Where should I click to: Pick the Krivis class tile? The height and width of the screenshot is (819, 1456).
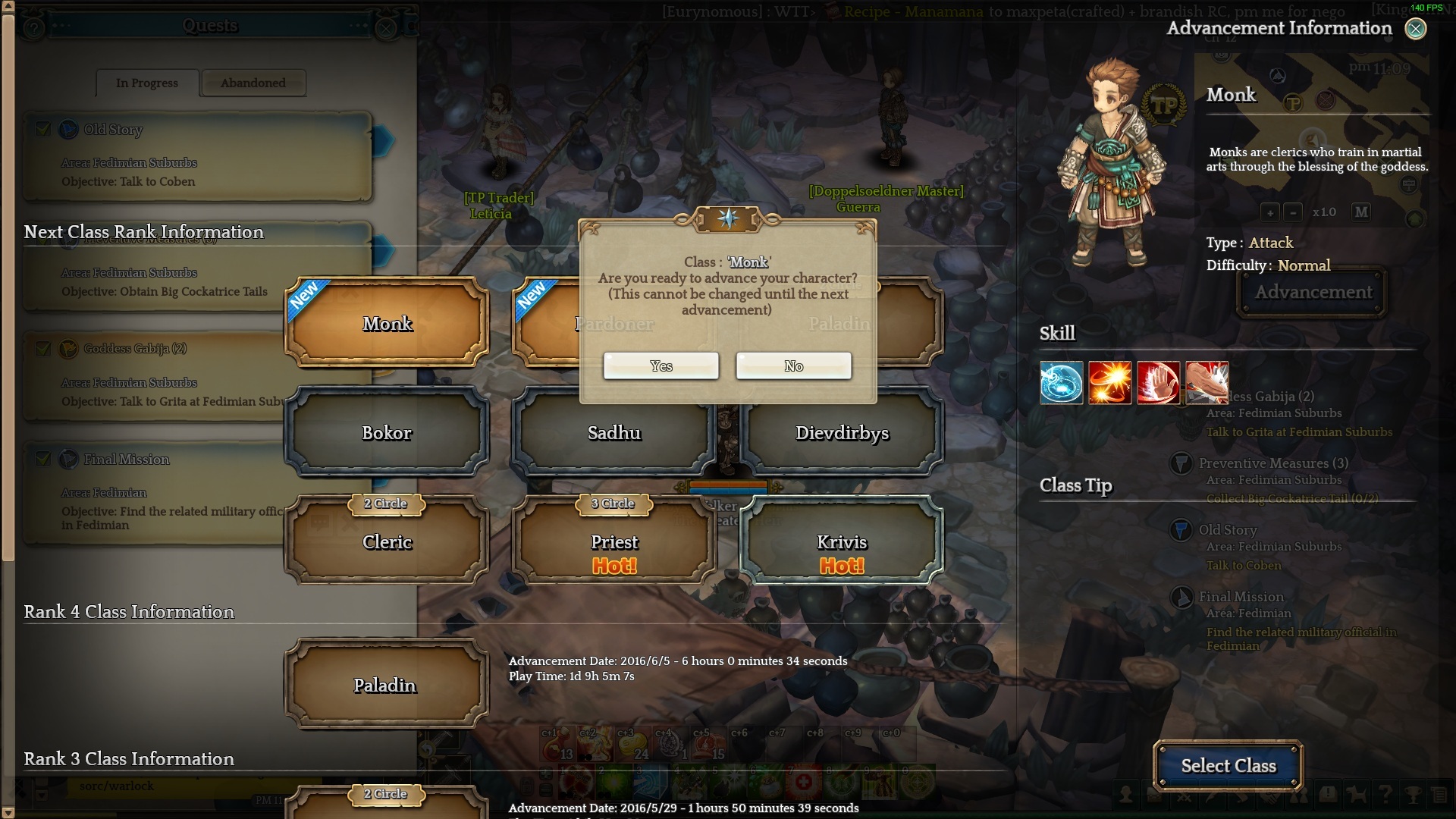(842, 541)
